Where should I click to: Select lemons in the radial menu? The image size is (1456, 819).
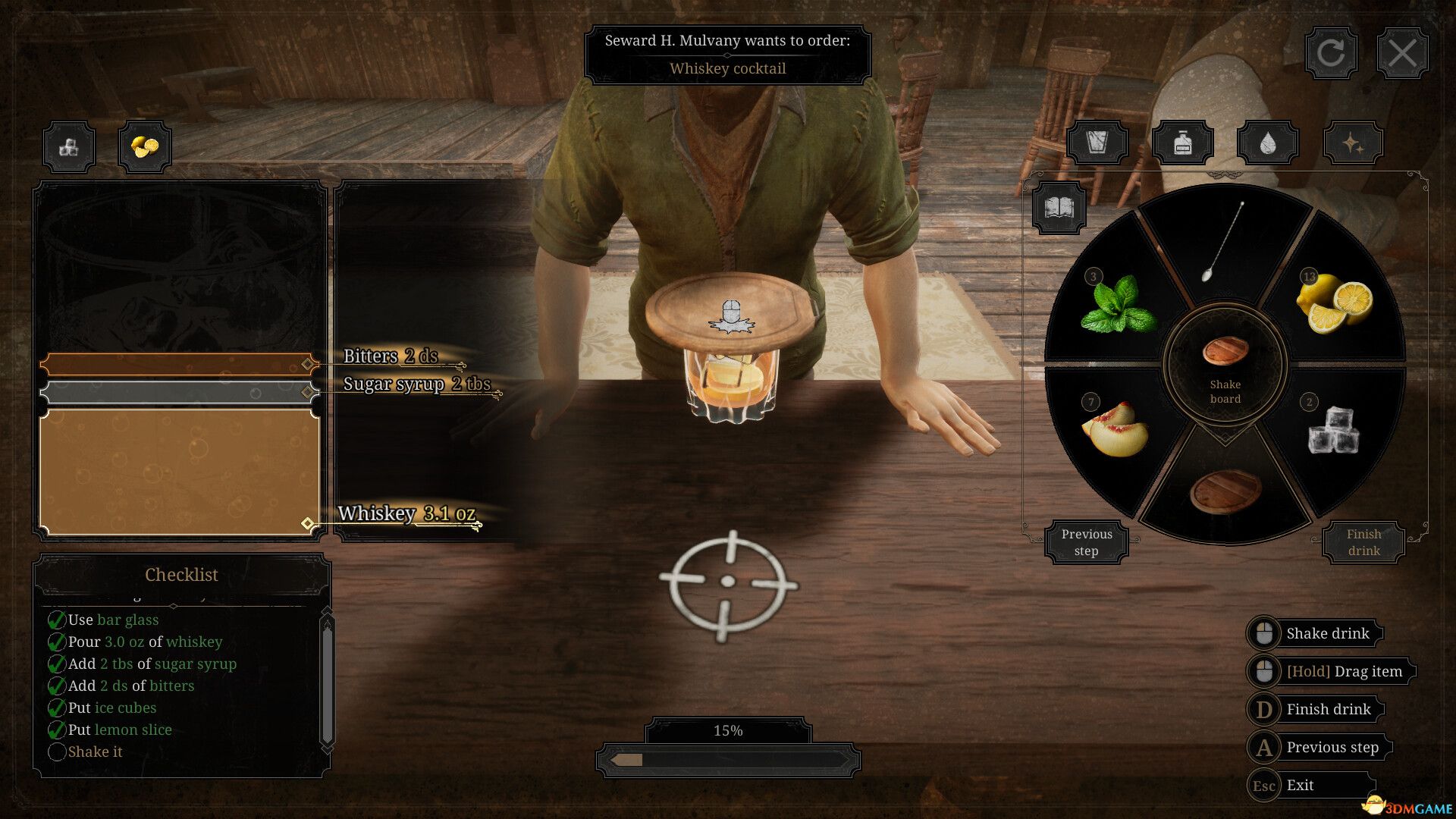1335,300
